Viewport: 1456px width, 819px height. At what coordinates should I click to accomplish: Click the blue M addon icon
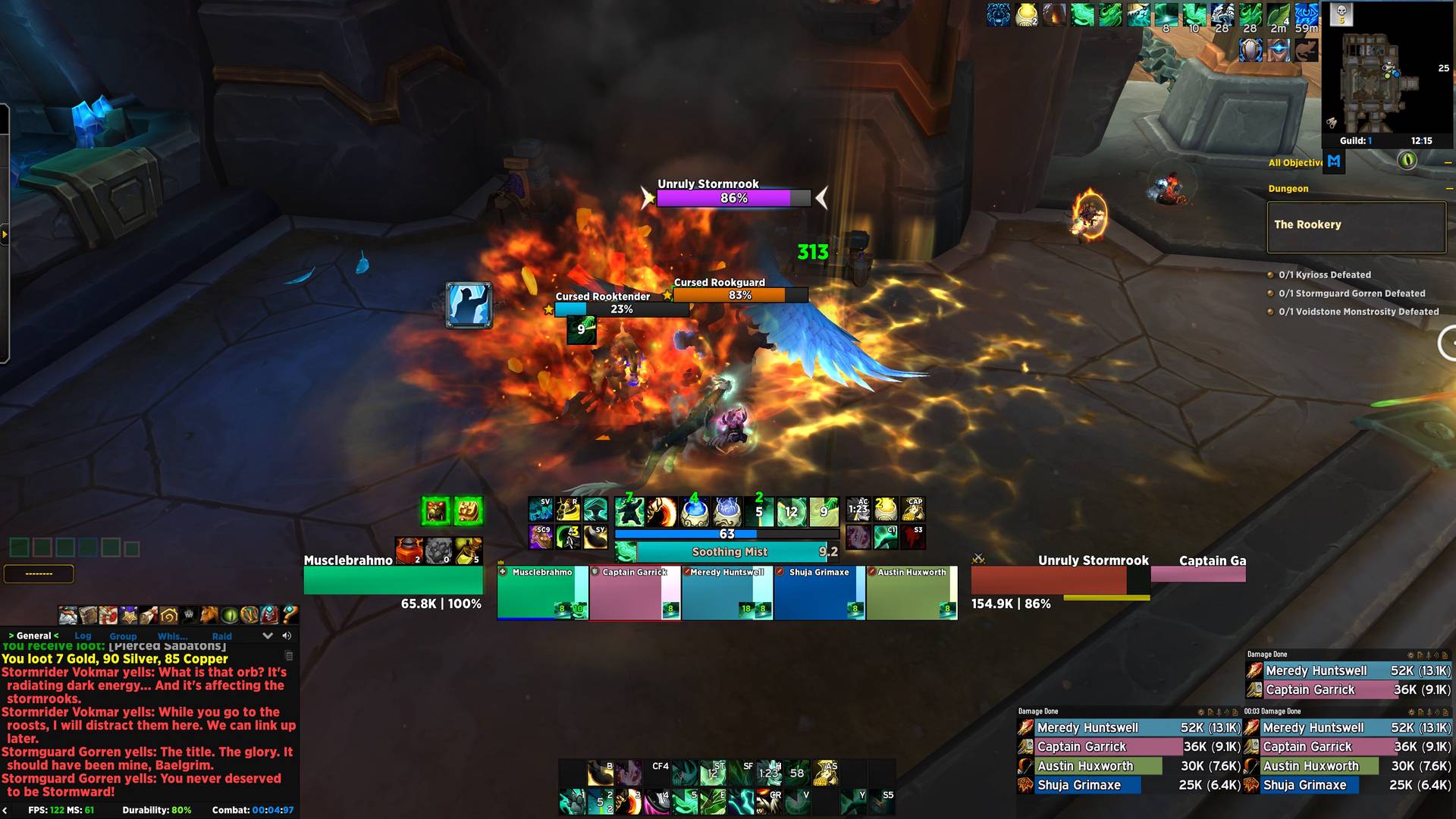pyautogui.click(x=1334, y=161)
